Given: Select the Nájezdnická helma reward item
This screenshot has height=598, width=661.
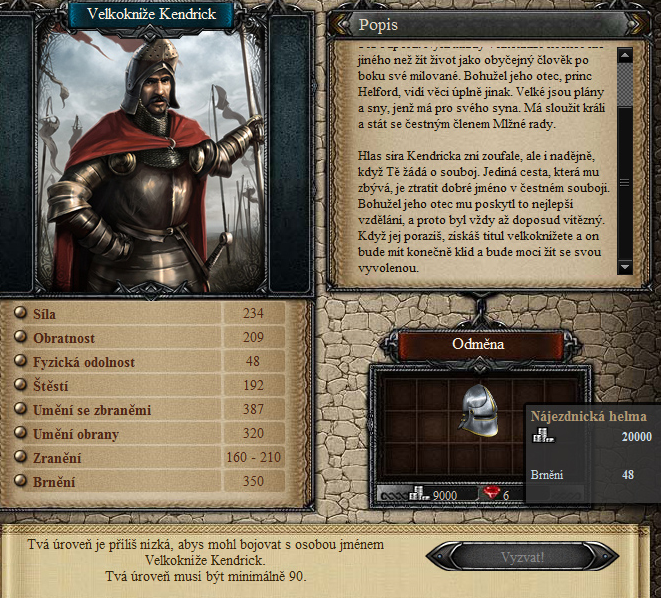Looking at the screenshot, I should click(478, 408).
